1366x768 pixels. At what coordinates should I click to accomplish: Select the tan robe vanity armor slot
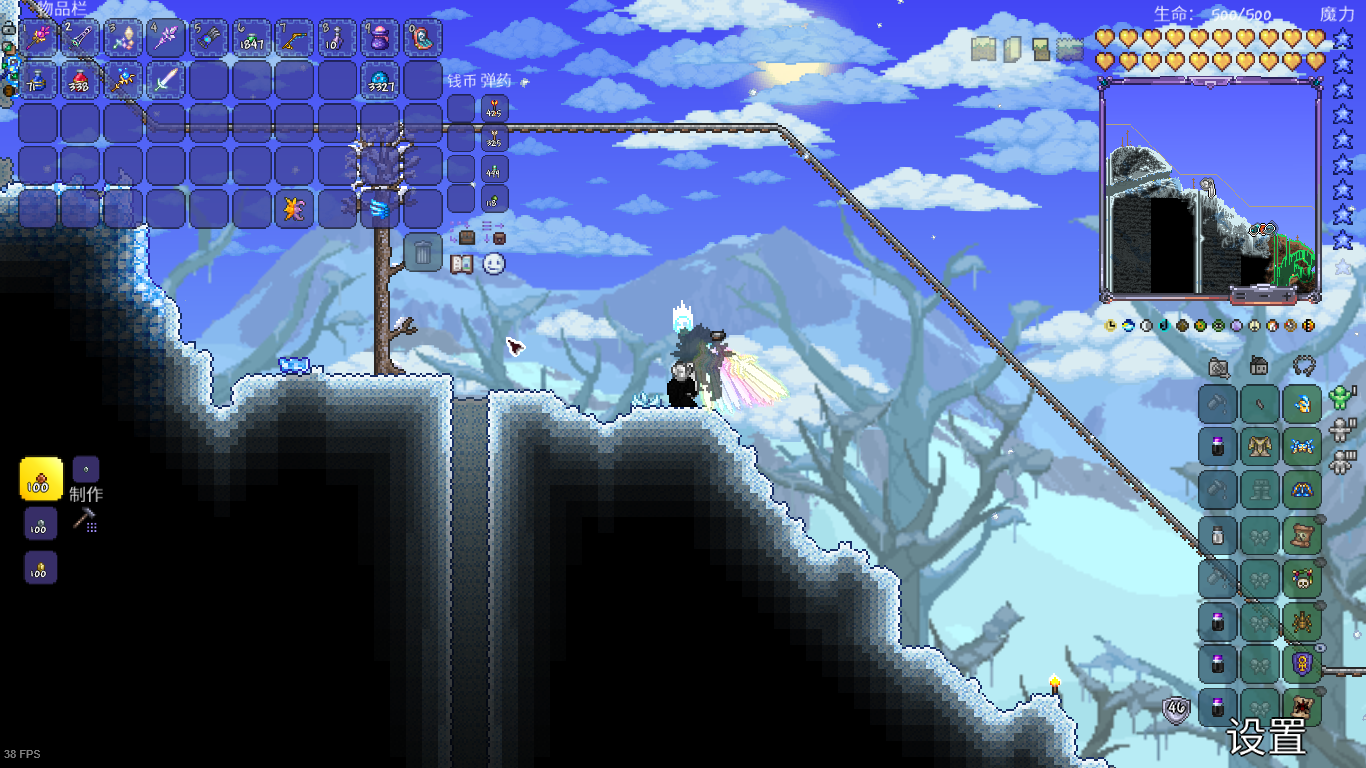(x=1260, y=447)
